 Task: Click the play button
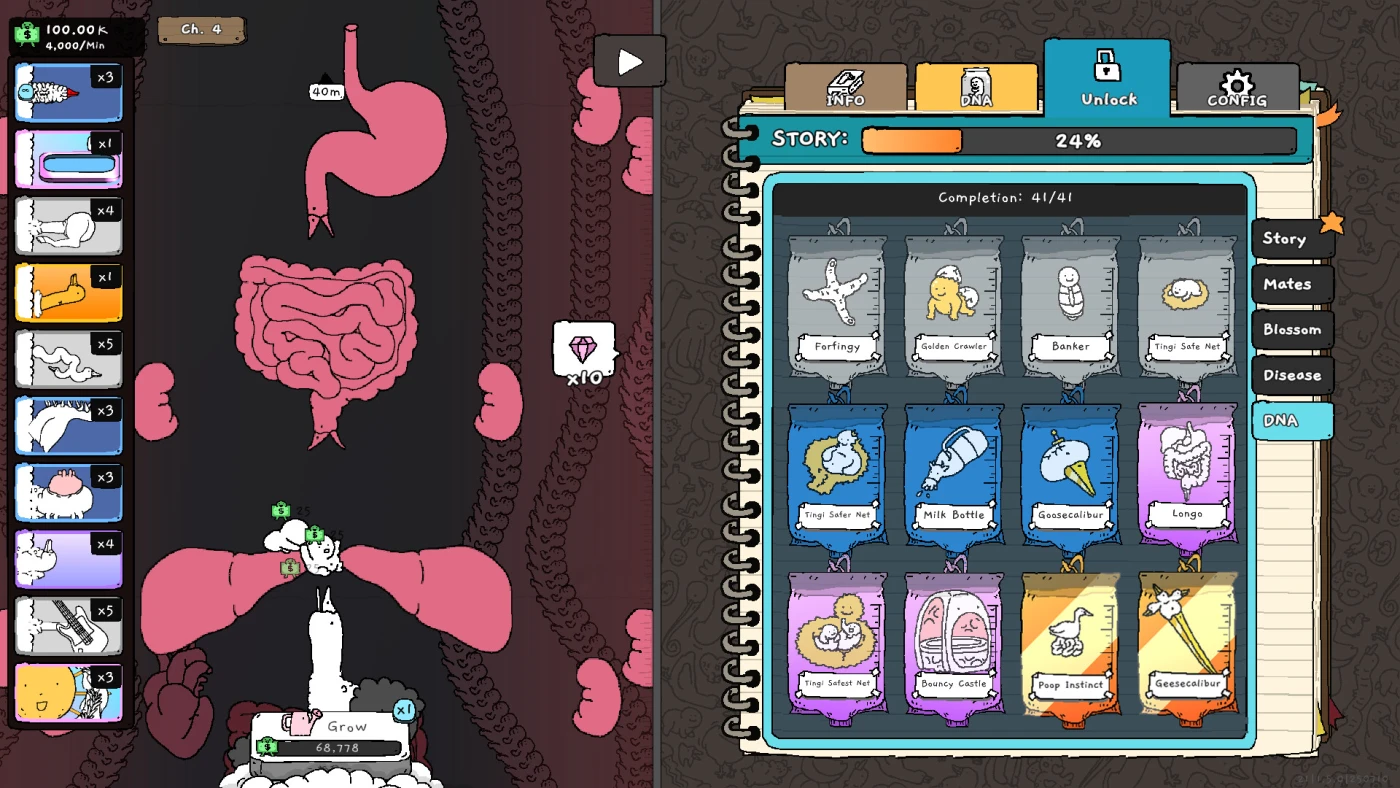[629, 62]
